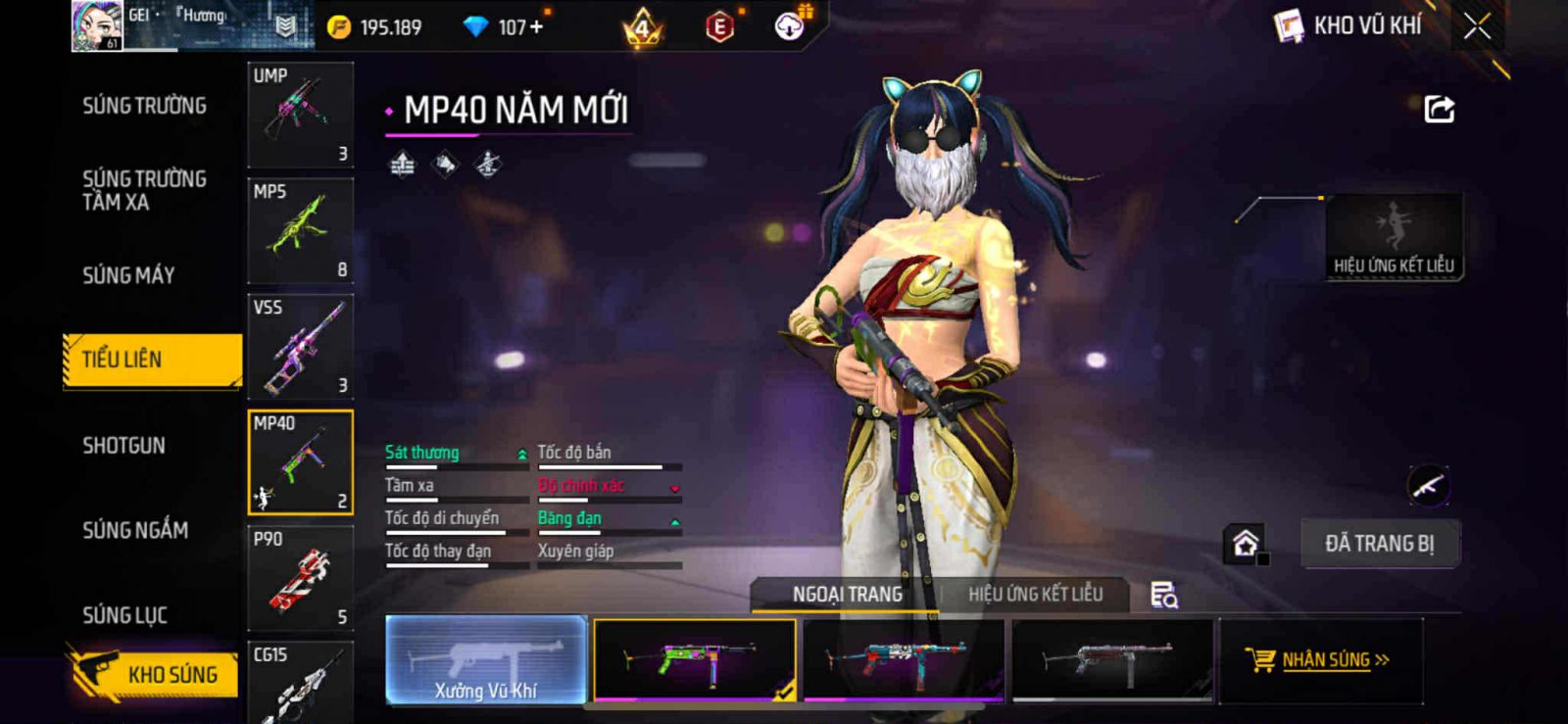Click the Kho Súng button

[155, 674]
